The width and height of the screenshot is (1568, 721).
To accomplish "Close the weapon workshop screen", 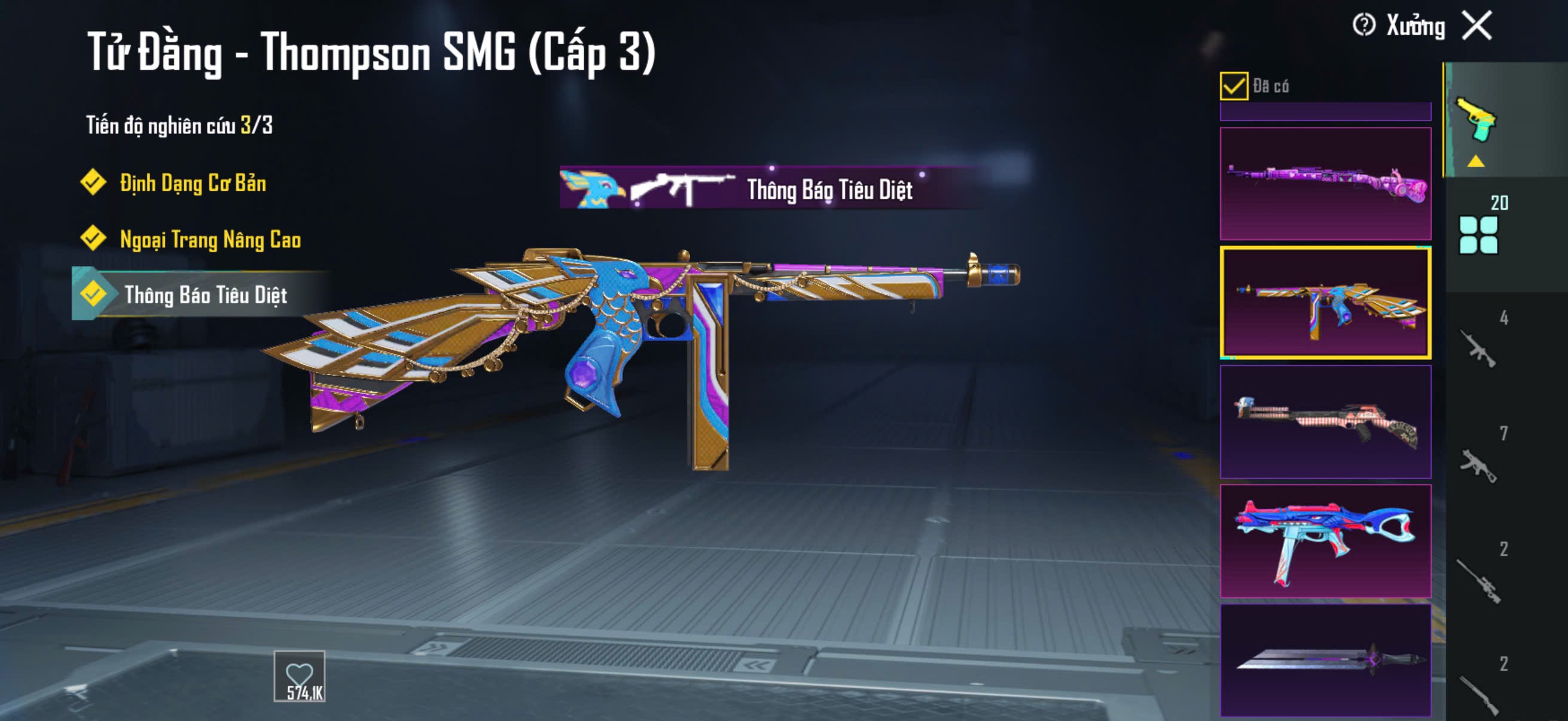I will [1477, 26].
